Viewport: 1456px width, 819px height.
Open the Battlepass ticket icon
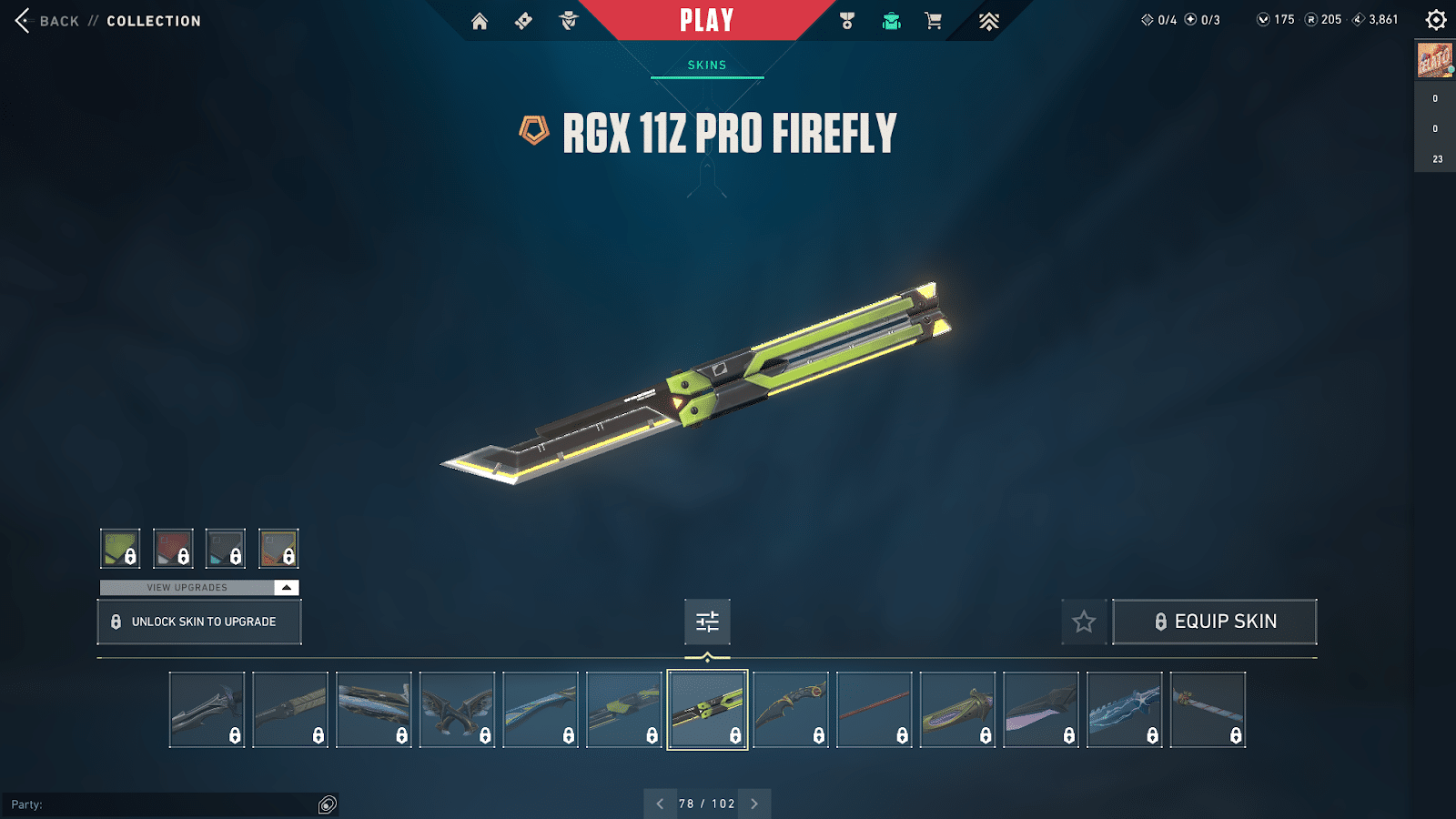pos(522,20)
